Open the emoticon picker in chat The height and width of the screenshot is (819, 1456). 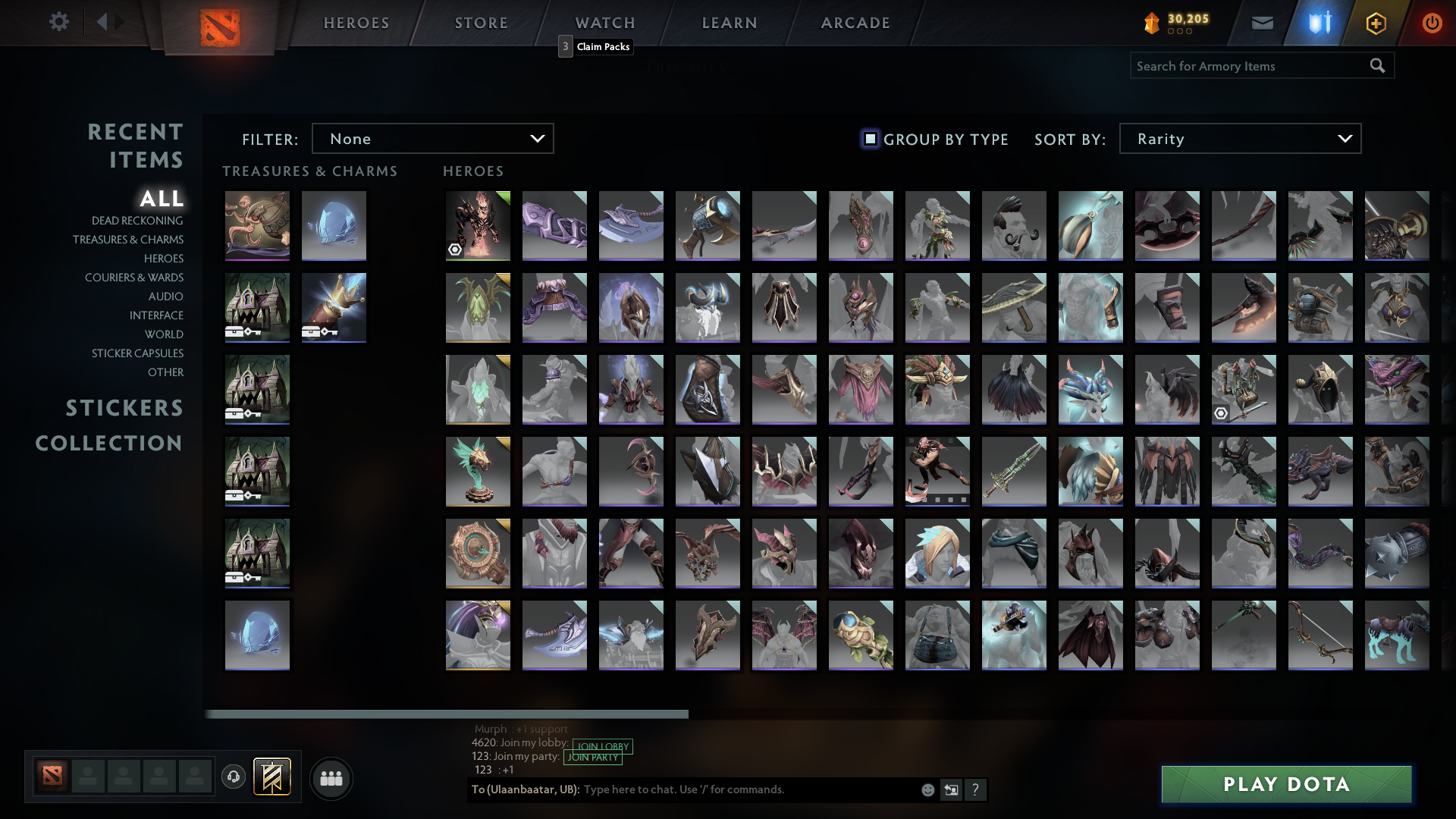coord(927,789)
